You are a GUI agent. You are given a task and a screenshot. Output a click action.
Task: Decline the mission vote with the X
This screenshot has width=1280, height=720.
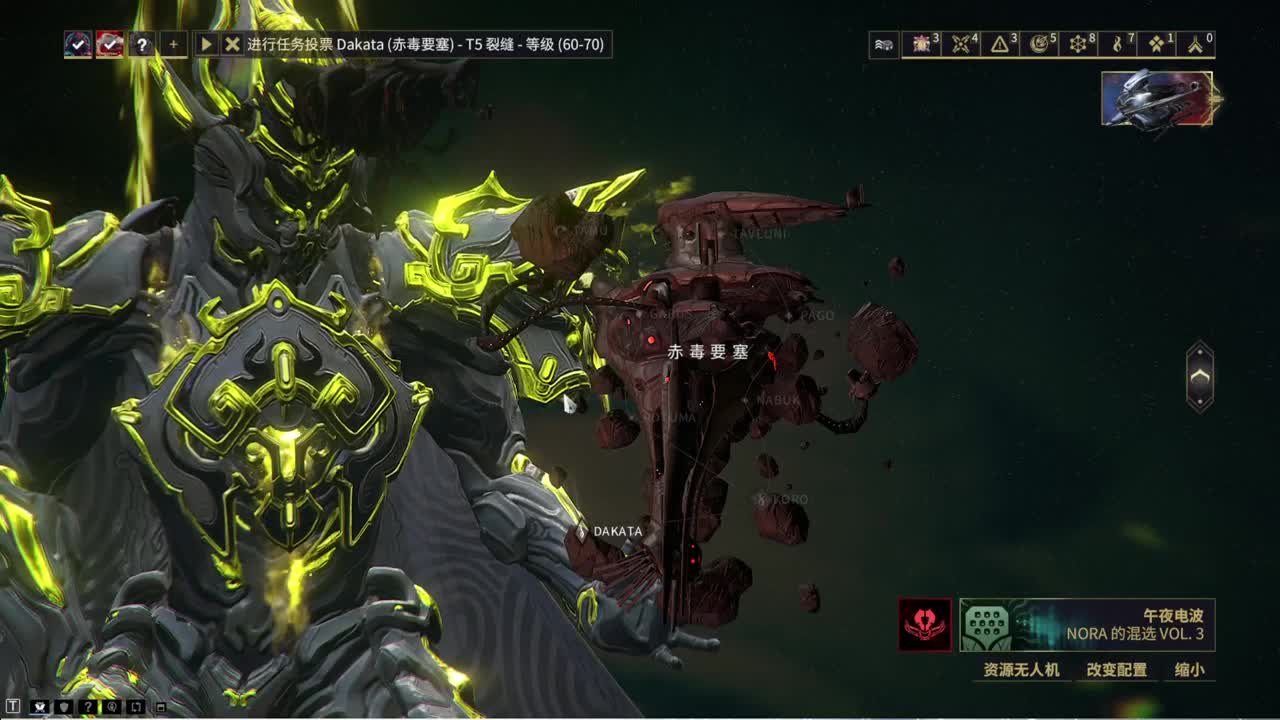[x=232, y=44]
